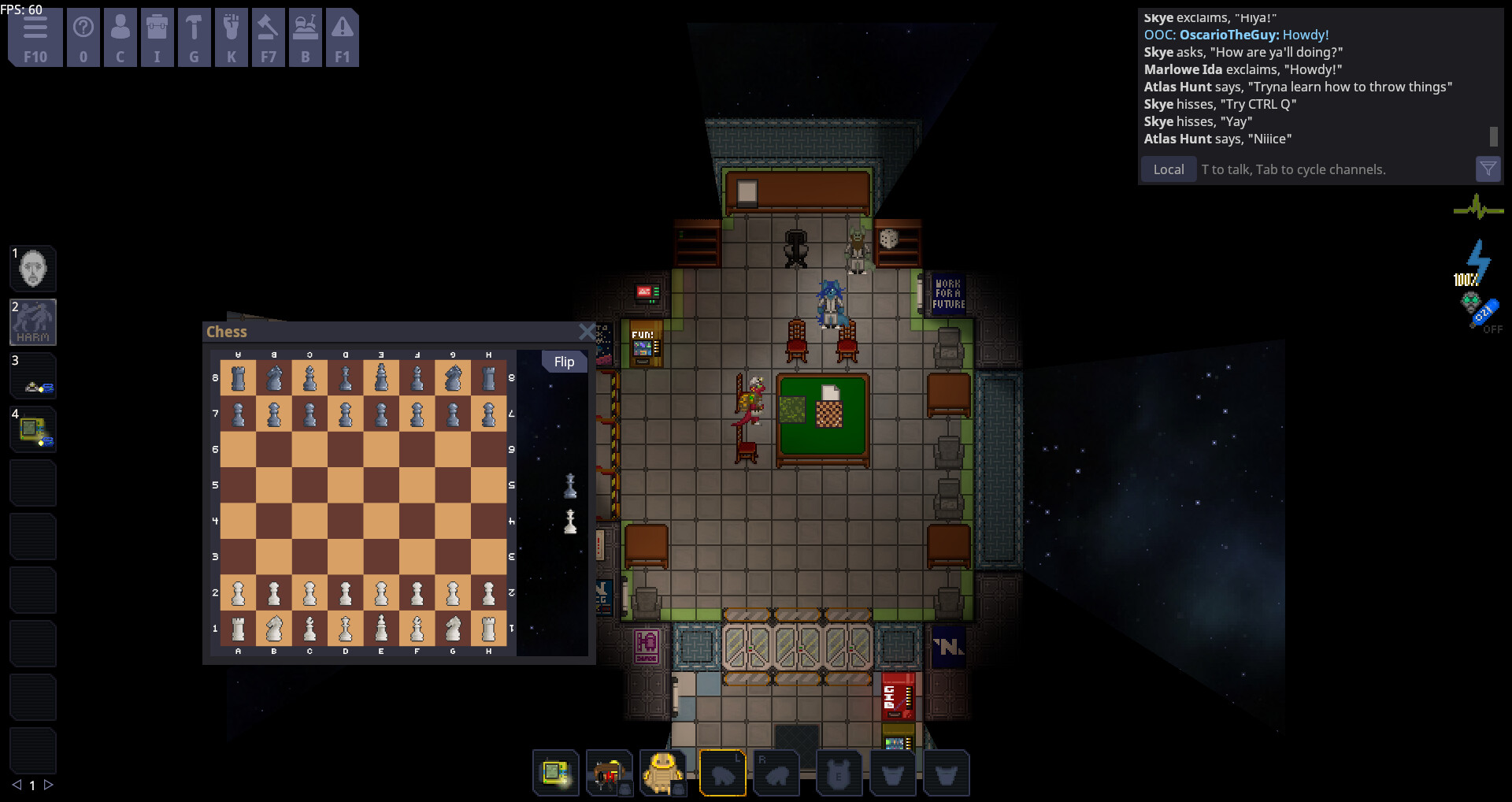Toggle HARM combat mode in hotbar slot 2

(32, 321)
